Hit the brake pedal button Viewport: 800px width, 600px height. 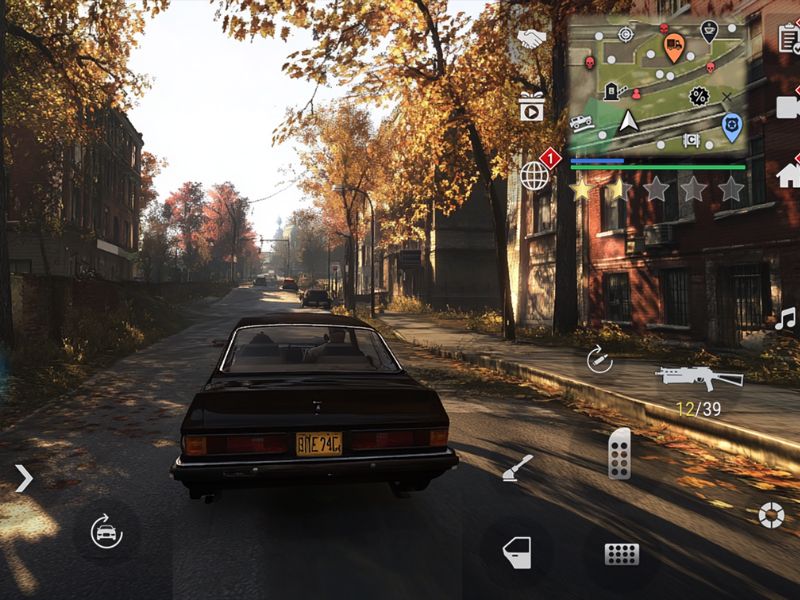click(621, 553)
